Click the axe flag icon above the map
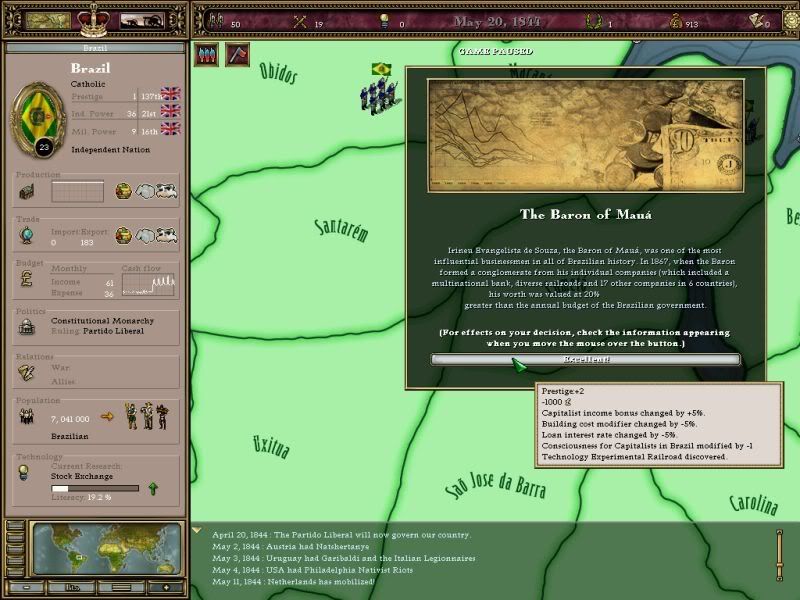The image size is (800, 600). point(238,54)
